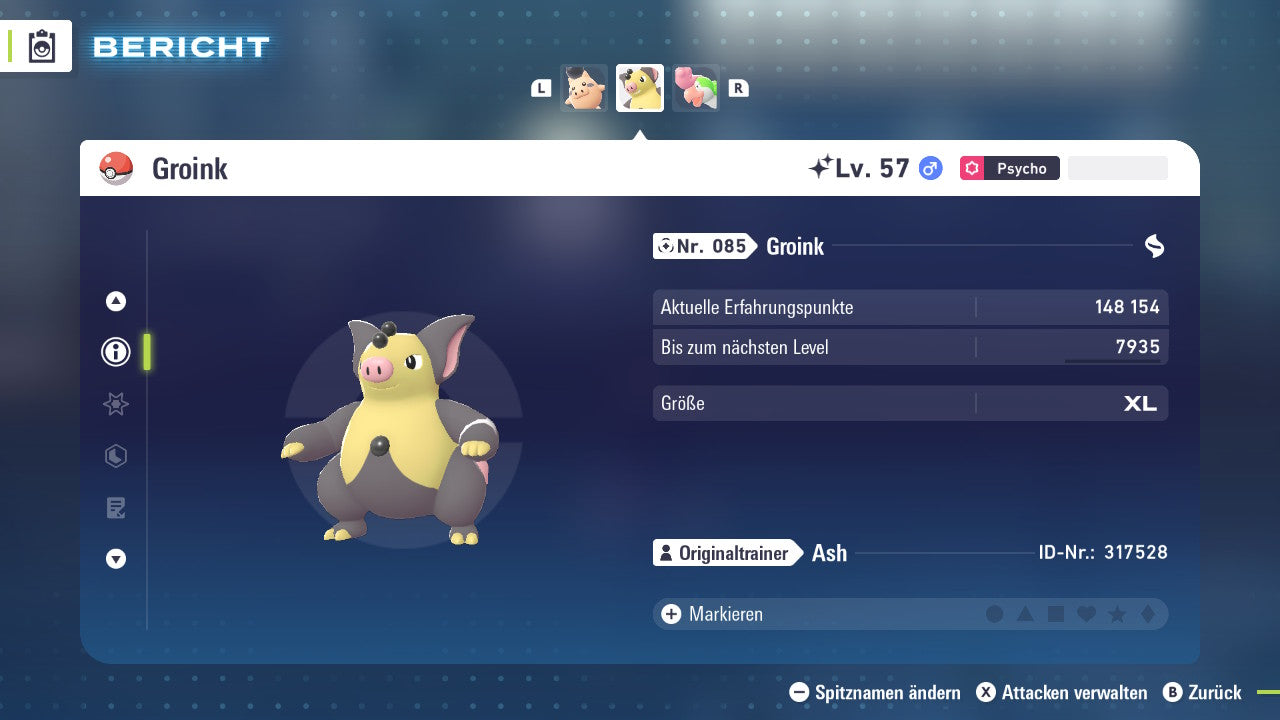This screenshot has width=1280, height=720.
Task: Open the ribbons star icon in the sidebar
Action: (115, 404)
